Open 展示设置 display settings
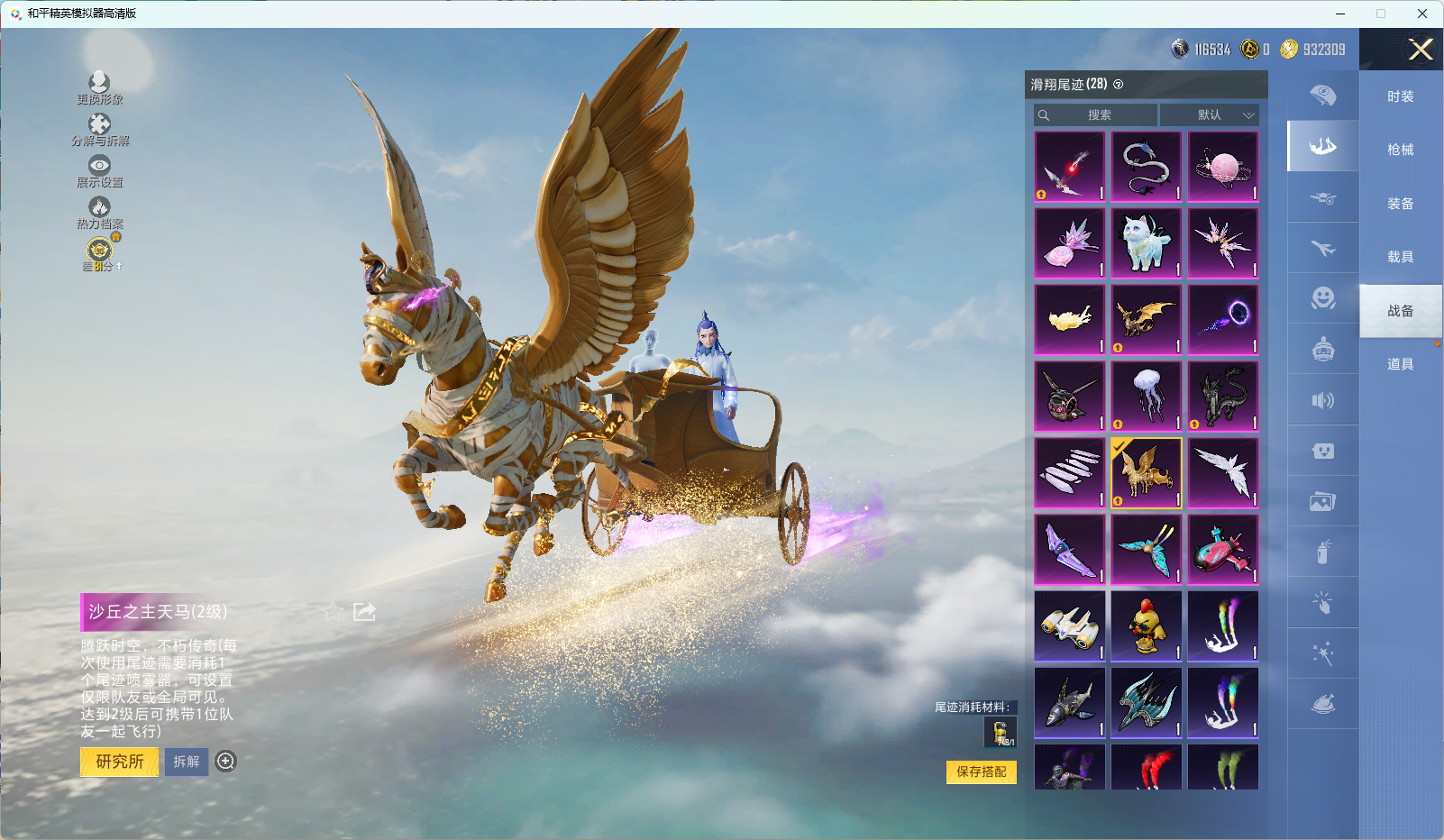The width and height of the screenshot is (1444, 840). (99, 170)
